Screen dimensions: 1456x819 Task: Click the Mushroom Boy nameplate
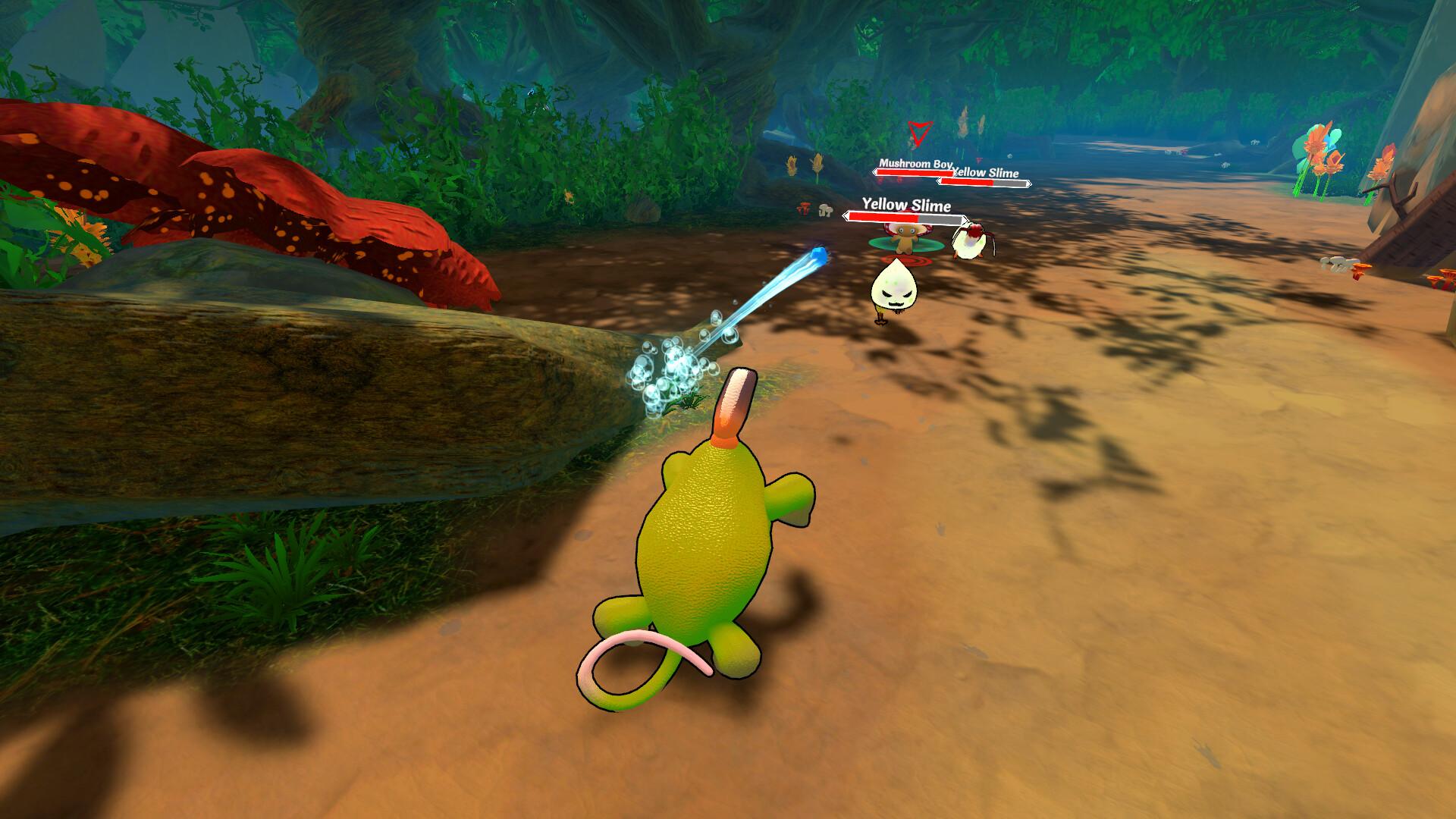click(x=915, y=164)
